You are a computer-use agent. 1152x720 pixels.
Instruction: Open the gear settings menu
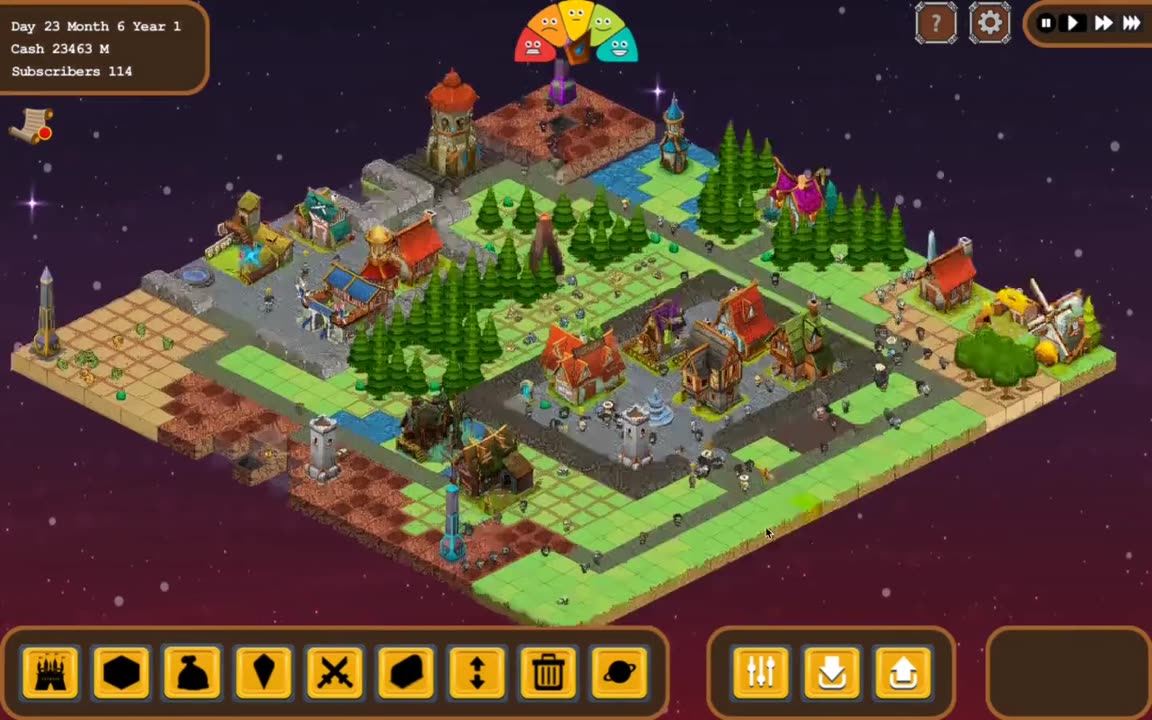click(x=989, y=23)
